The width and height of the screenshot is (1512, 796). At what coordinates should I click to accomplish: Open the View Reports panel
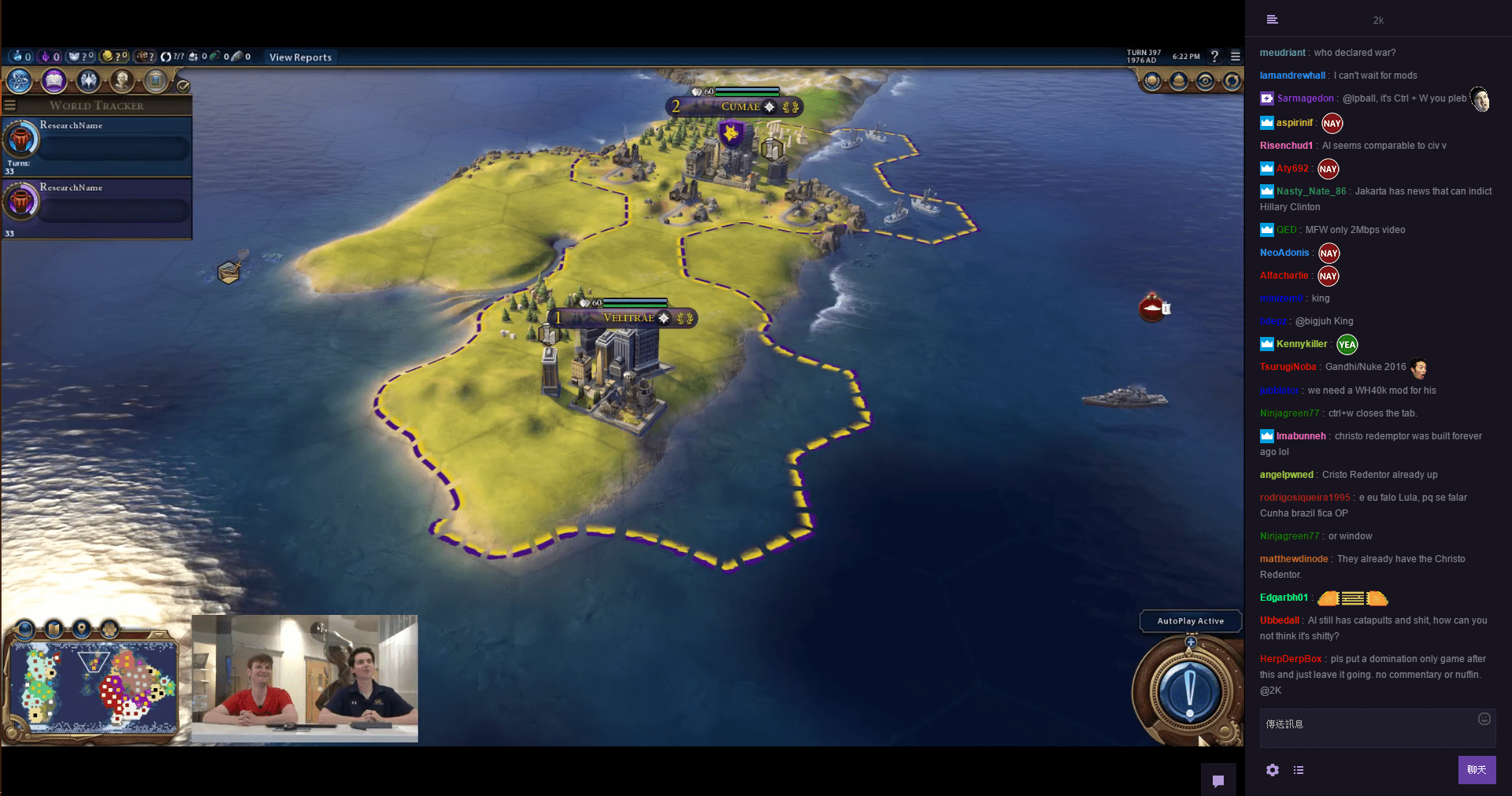[x=300, y=57]
